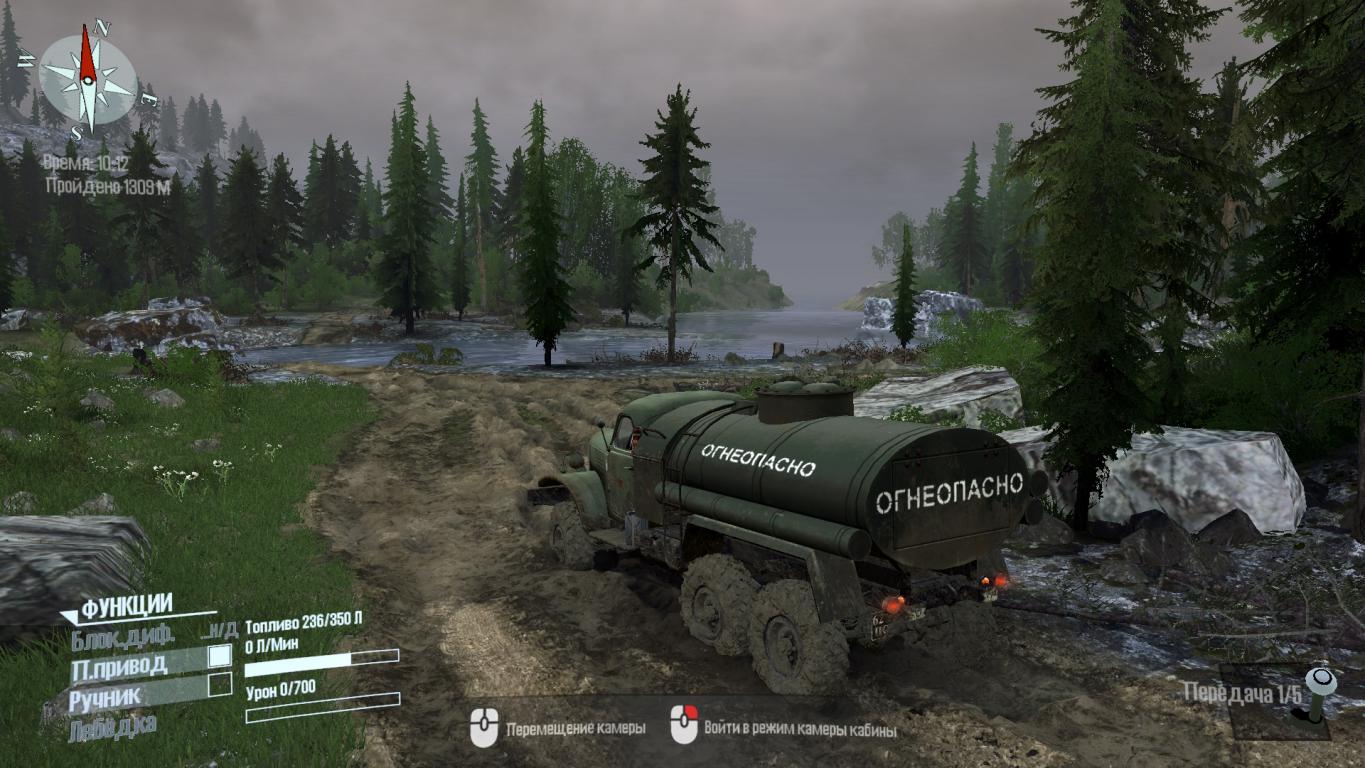The image size is (1365, 768).
Task: Open the ФУНКЦИИ functions header
Action: point(126,606)
